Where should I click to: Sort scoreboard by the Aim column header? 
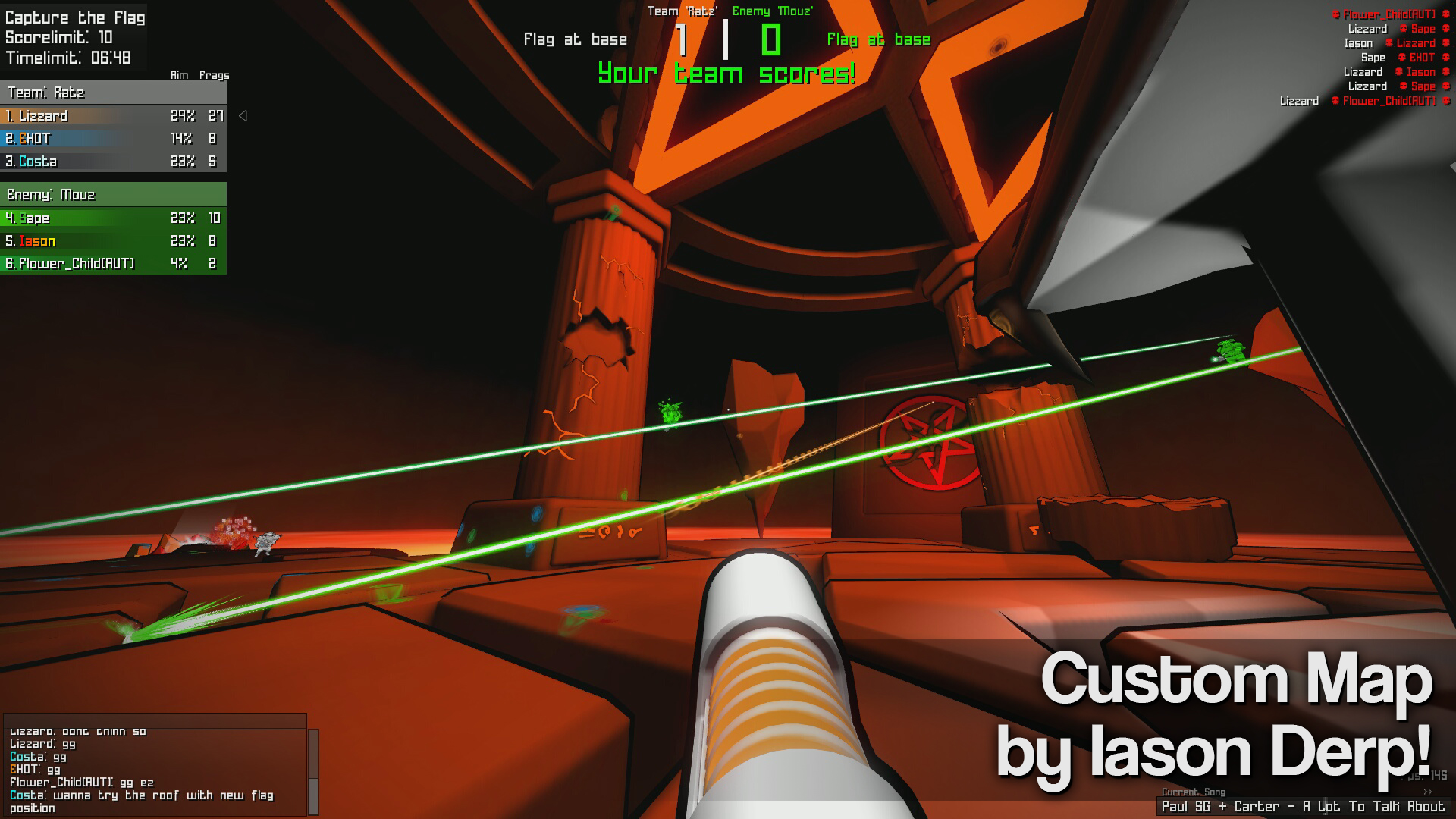pos(180,75)
